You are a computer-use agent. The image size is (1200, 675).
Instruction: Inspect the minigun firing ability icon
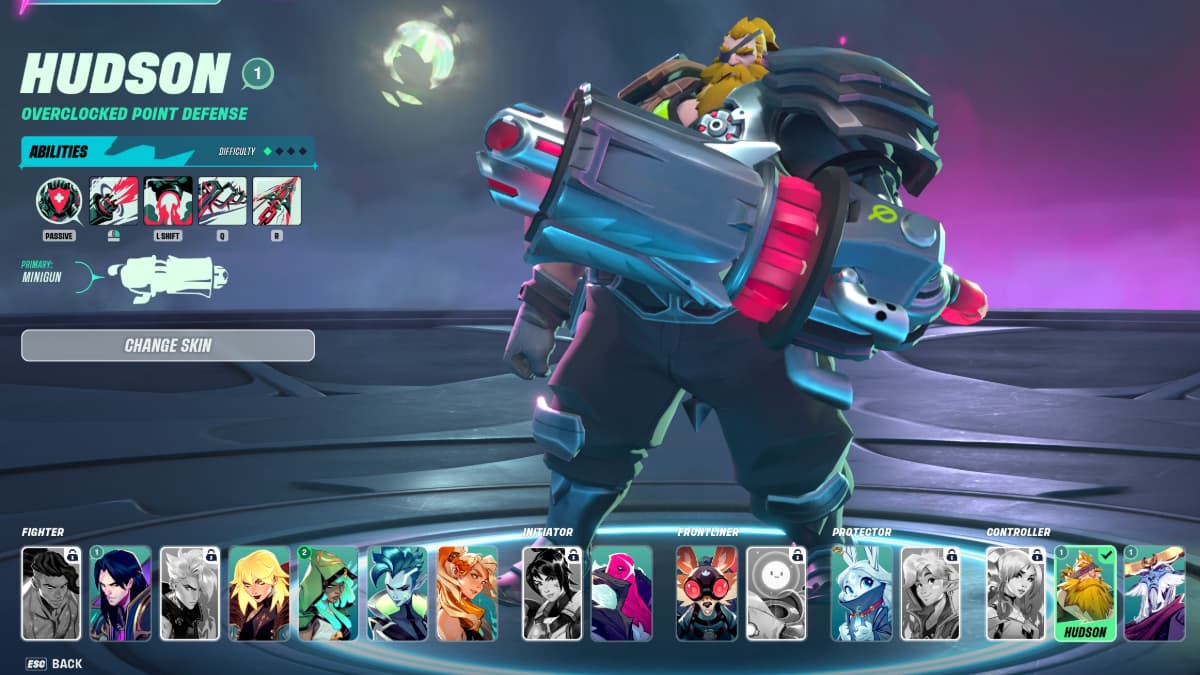(x=113, y=200)
